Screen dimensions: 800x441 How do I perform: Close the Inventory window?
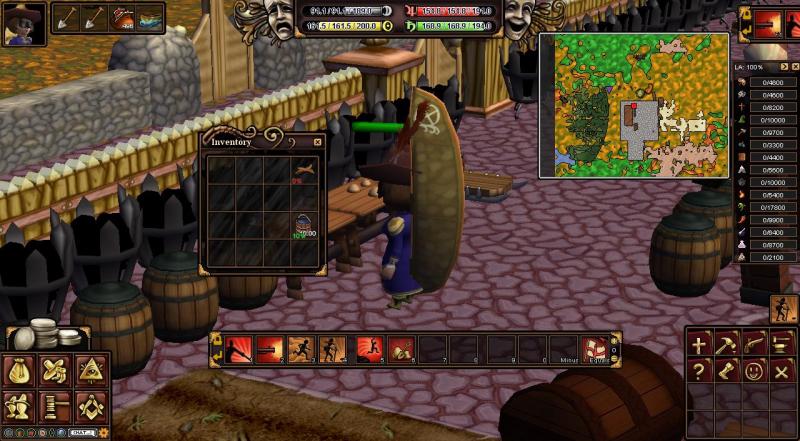click(x=317, y=142)
